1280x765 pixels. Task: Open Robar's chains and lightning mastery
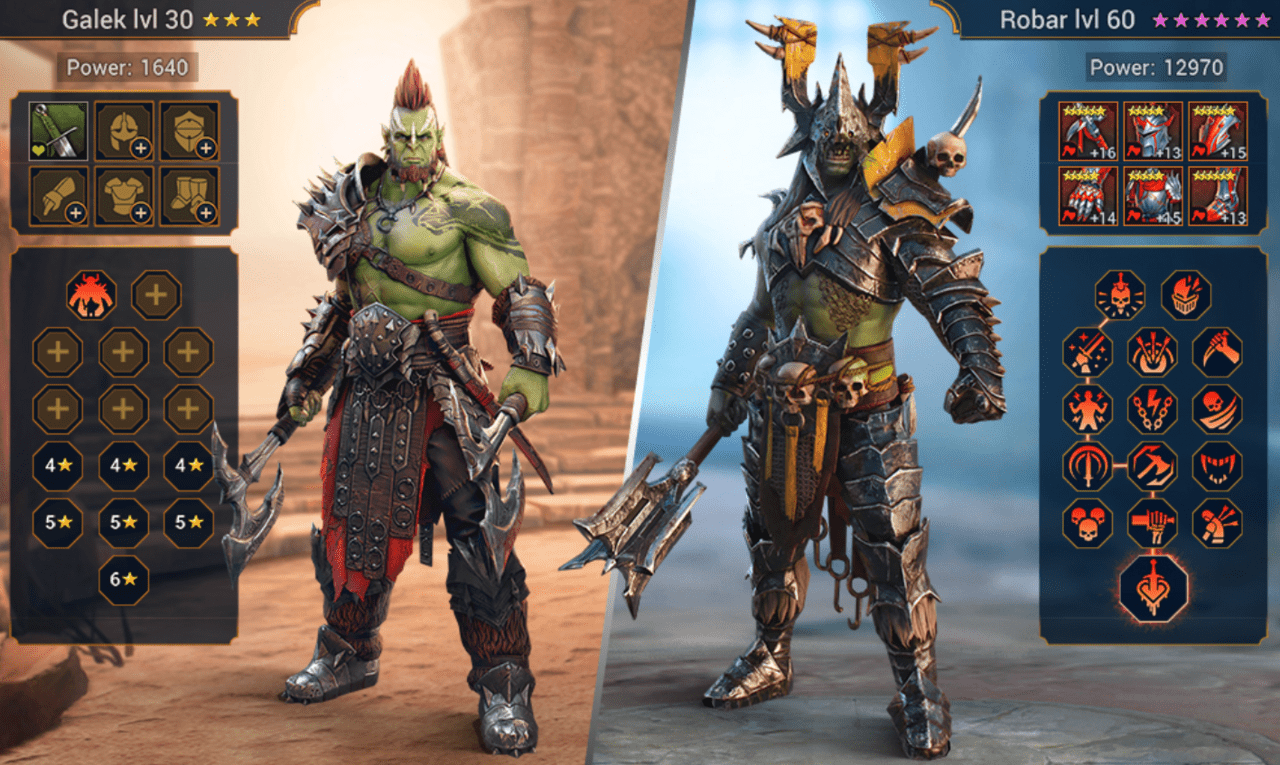coord(1153,409)
